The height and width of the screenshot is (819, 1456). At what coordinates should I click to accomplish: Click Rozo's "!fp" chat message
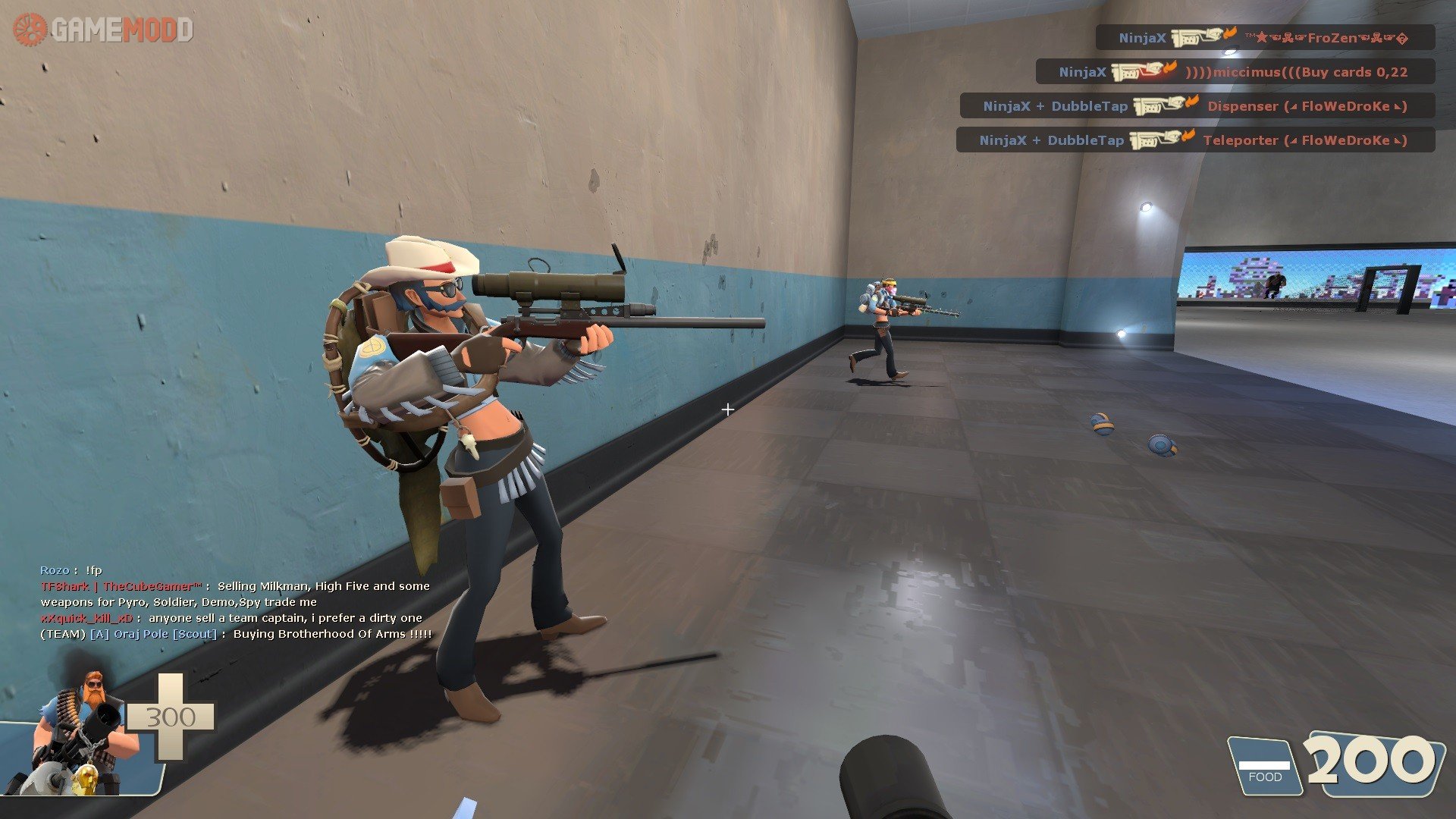(x=71, y=570)
